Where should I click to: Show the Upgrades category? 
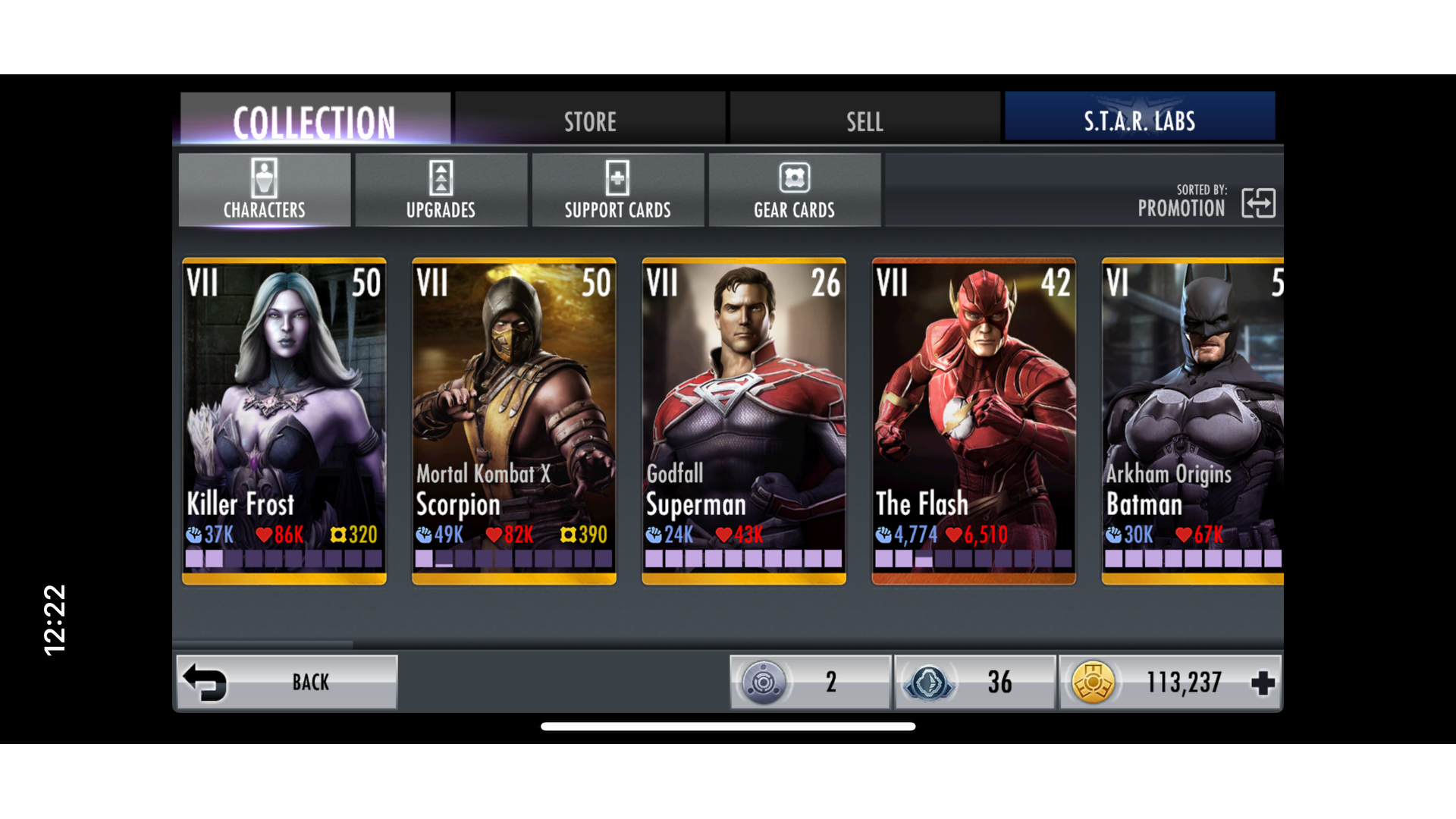point(441,190)
